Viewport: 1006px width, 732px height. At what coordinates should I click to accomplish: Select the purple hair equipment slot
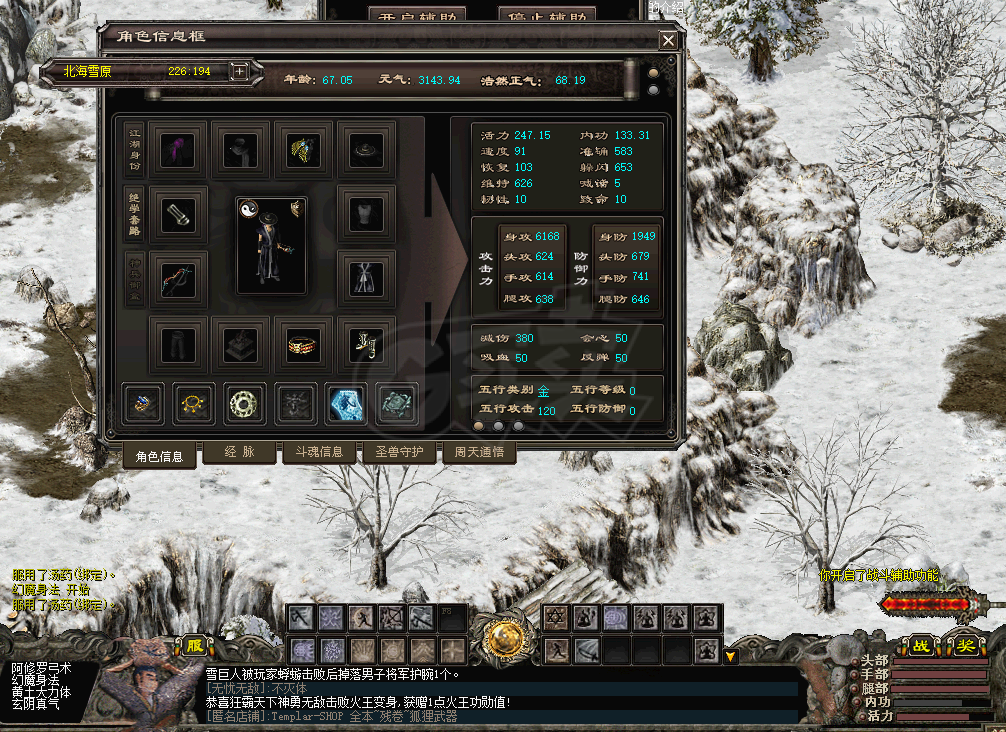(180, 150)
